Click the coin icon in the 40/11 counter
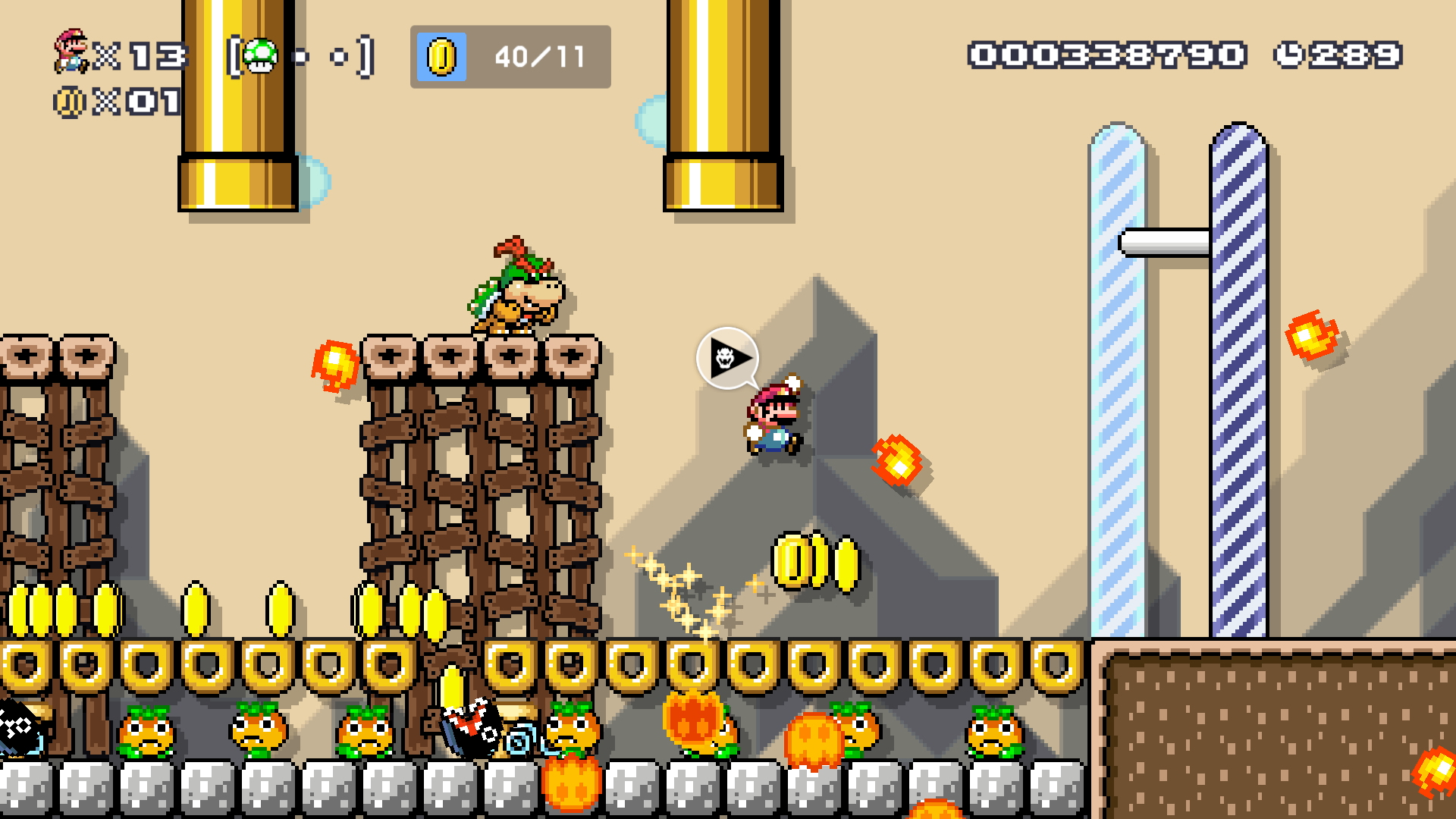Screen dimensions: 1456x819 point(440,57)
